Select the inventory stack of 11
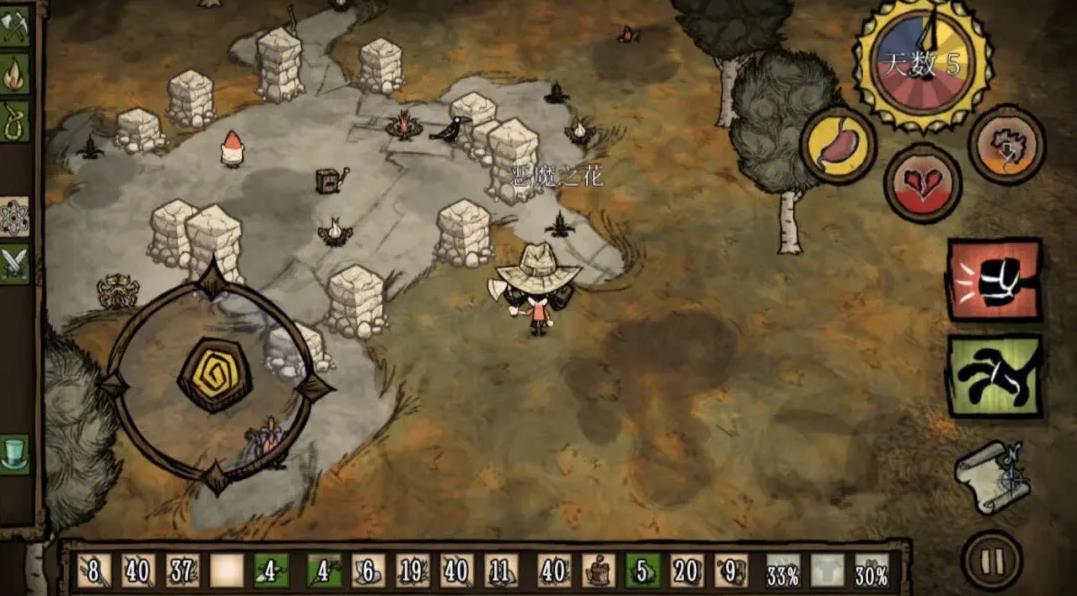The height and width of the screenshot is (596, 1077). coord(502,571)
